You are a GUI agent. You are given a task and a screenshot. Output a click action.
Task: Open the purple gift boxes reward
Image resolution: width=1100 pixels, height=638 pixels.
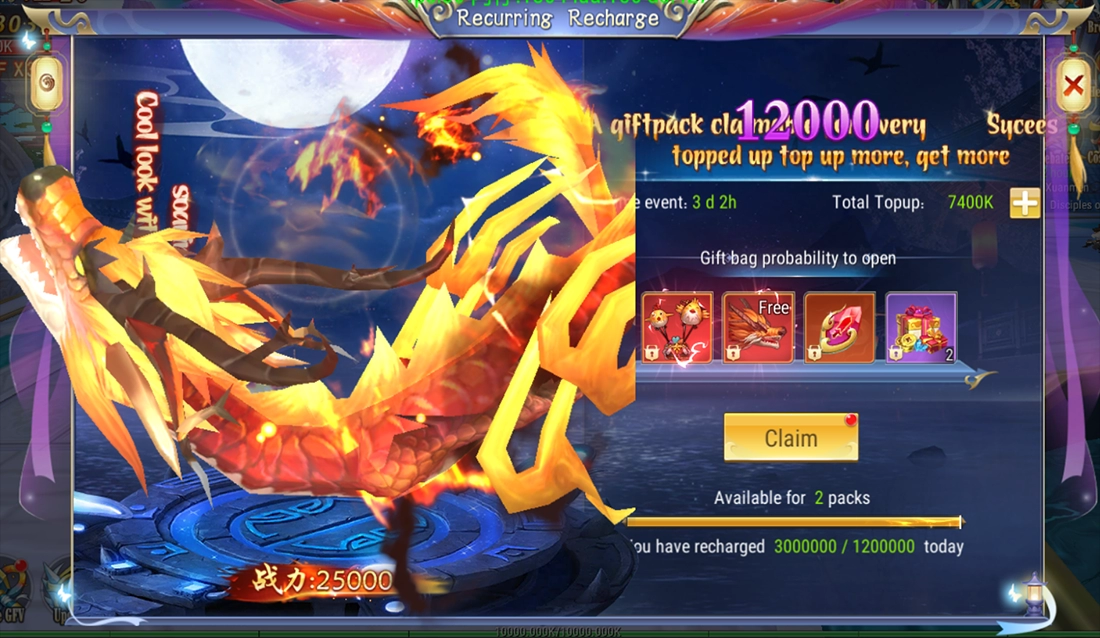pyautogui.click(x=921, y=327)
